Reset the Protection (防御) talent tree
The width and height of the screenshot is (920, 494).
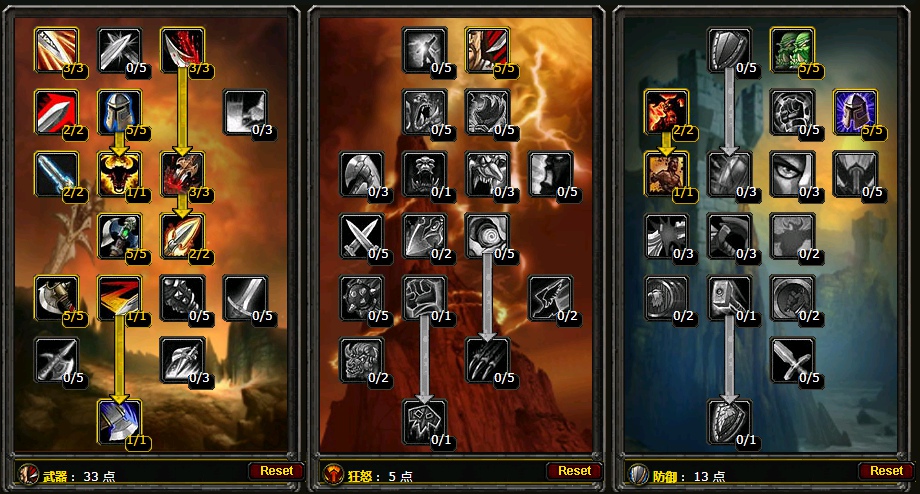[x=886, y=470]
